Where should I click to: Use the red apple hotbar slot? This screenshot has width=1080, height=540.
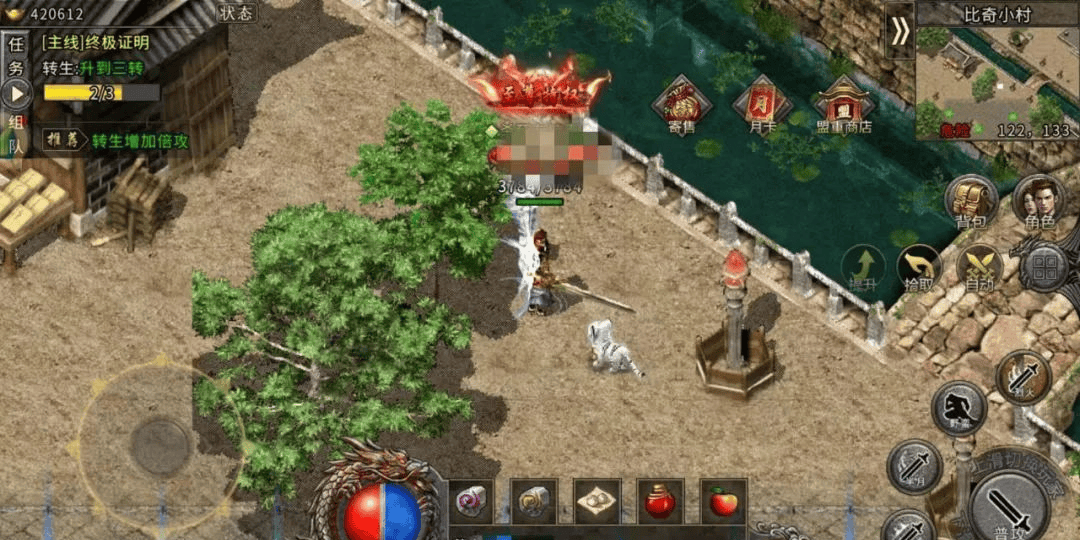pyautogui.click(x=723, y=501)
